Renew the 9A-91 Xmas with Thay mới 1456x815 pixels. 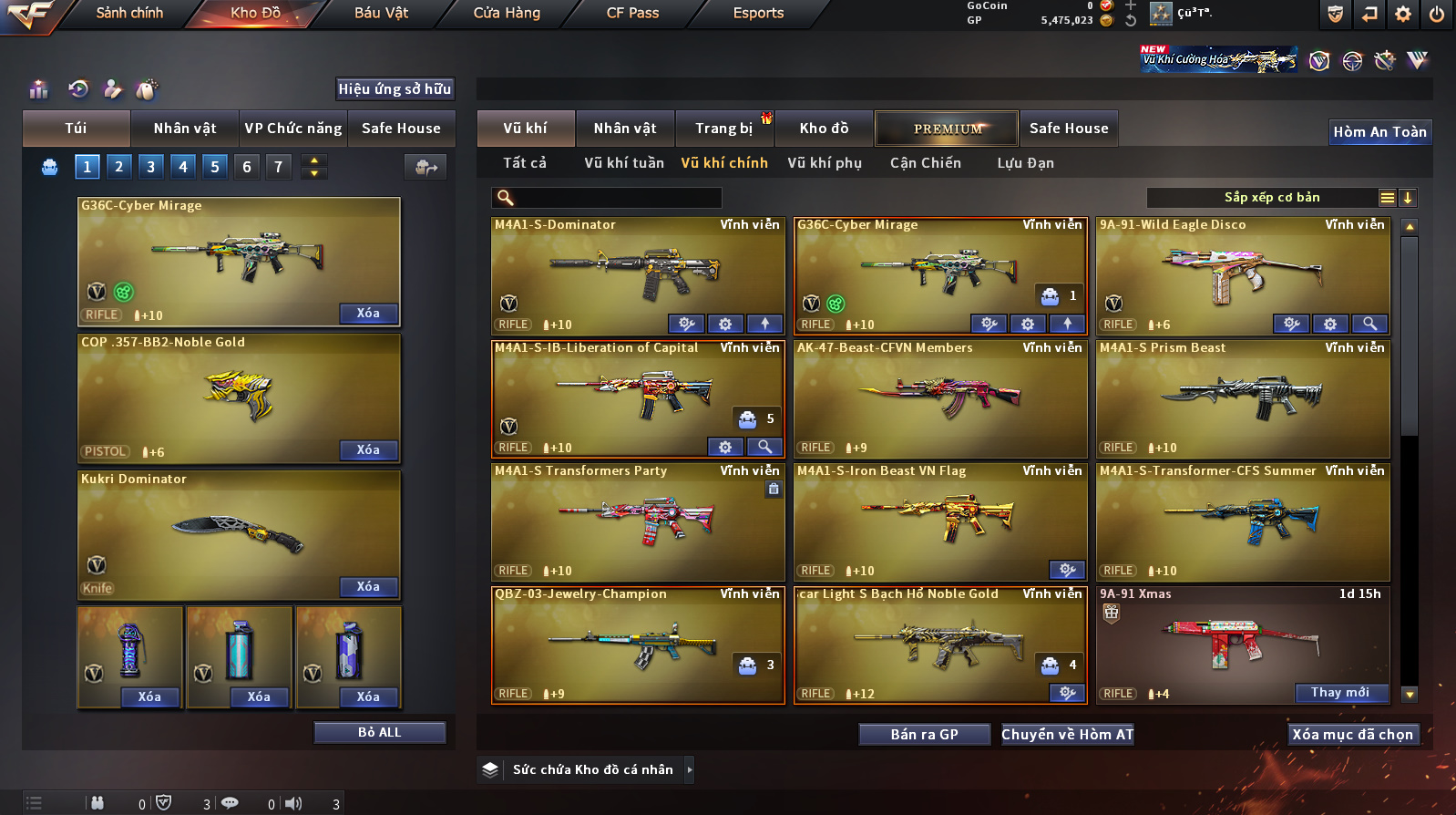(x=1339, y=693)
